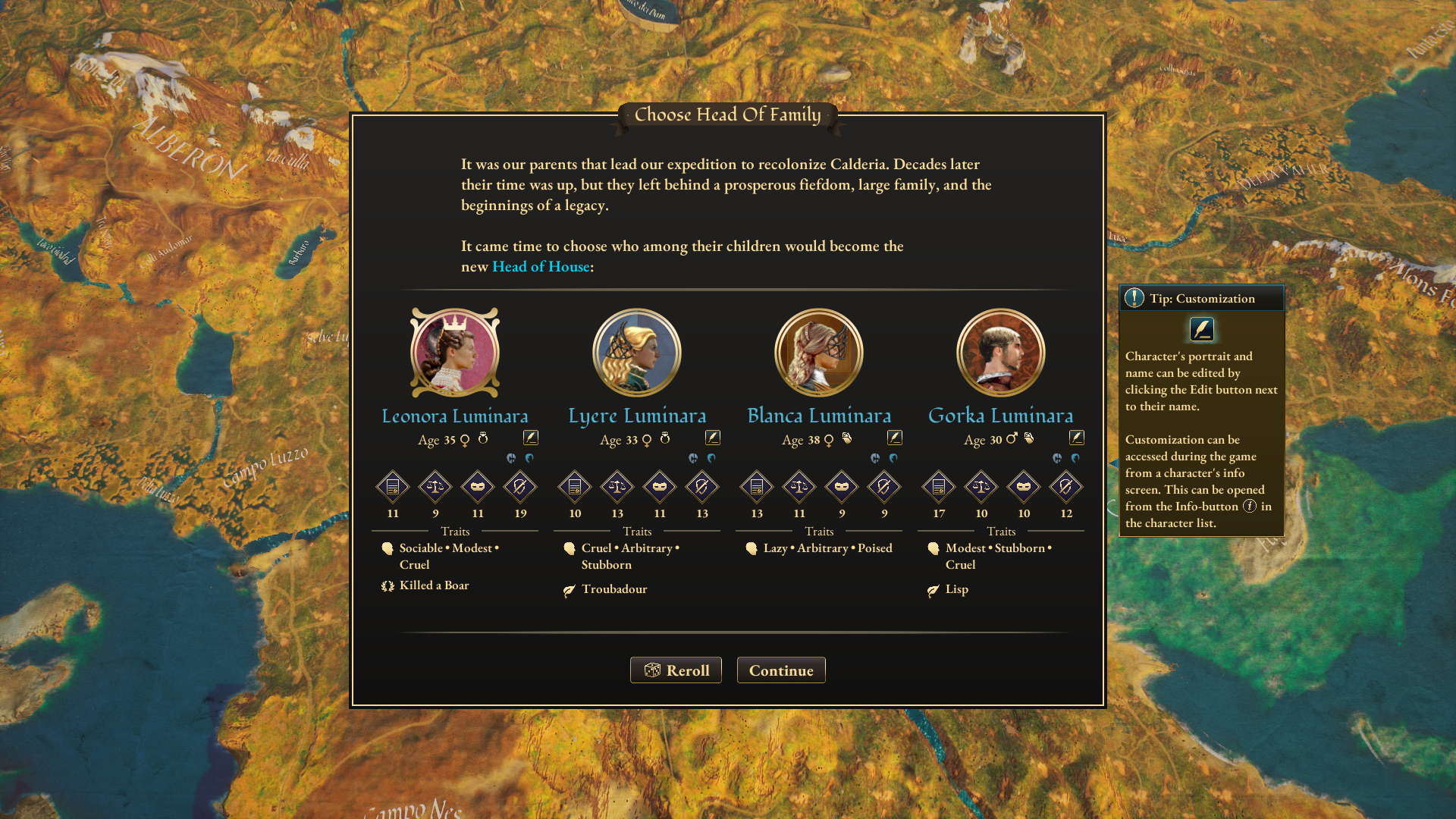This screenshot has height=819, width=1456.
Task: Inspect Leonora's Killed a Boar trait
Action: click(x=434, y=585)
